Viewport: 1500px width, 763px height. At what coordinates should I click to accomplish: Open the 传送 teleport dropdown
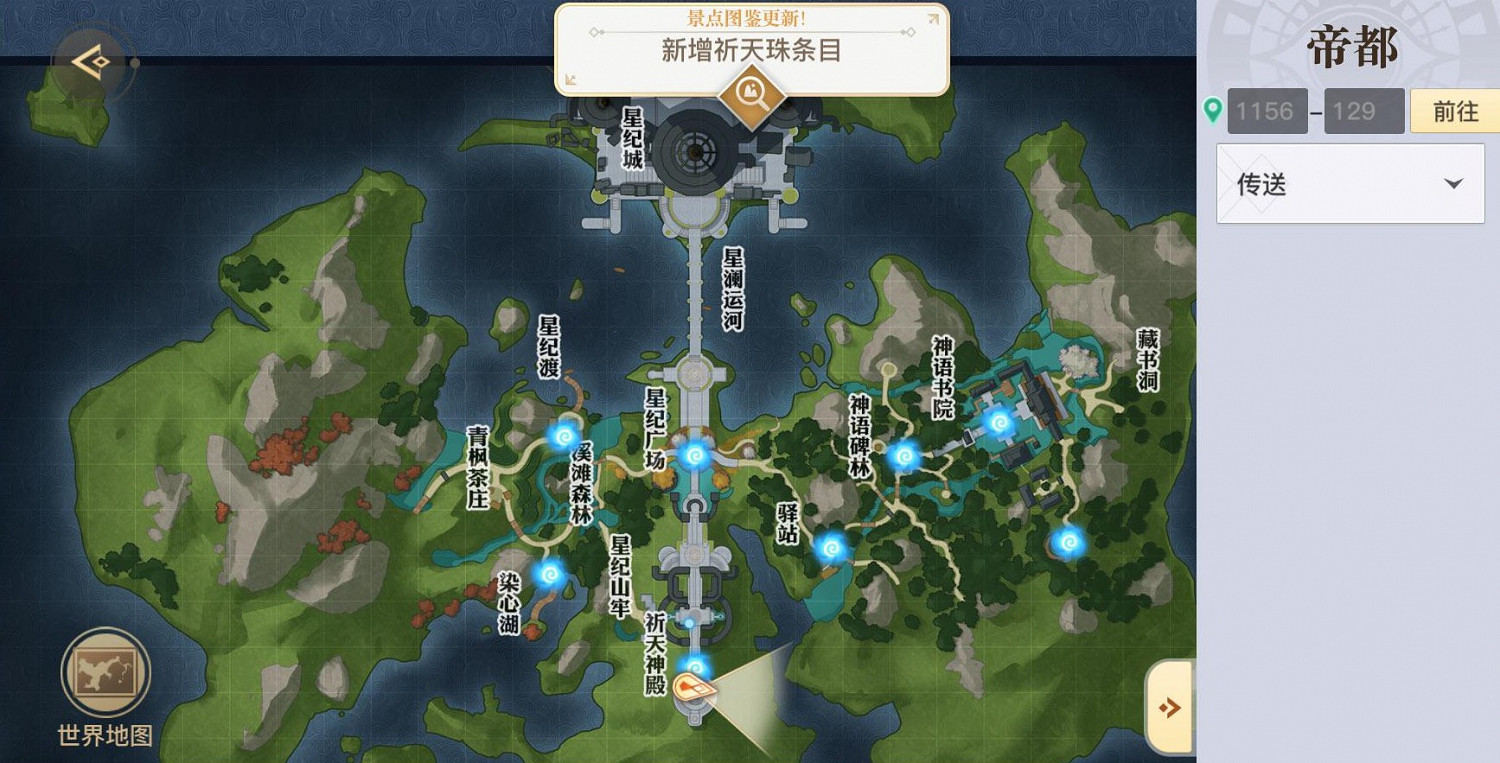pos(1349,184)
